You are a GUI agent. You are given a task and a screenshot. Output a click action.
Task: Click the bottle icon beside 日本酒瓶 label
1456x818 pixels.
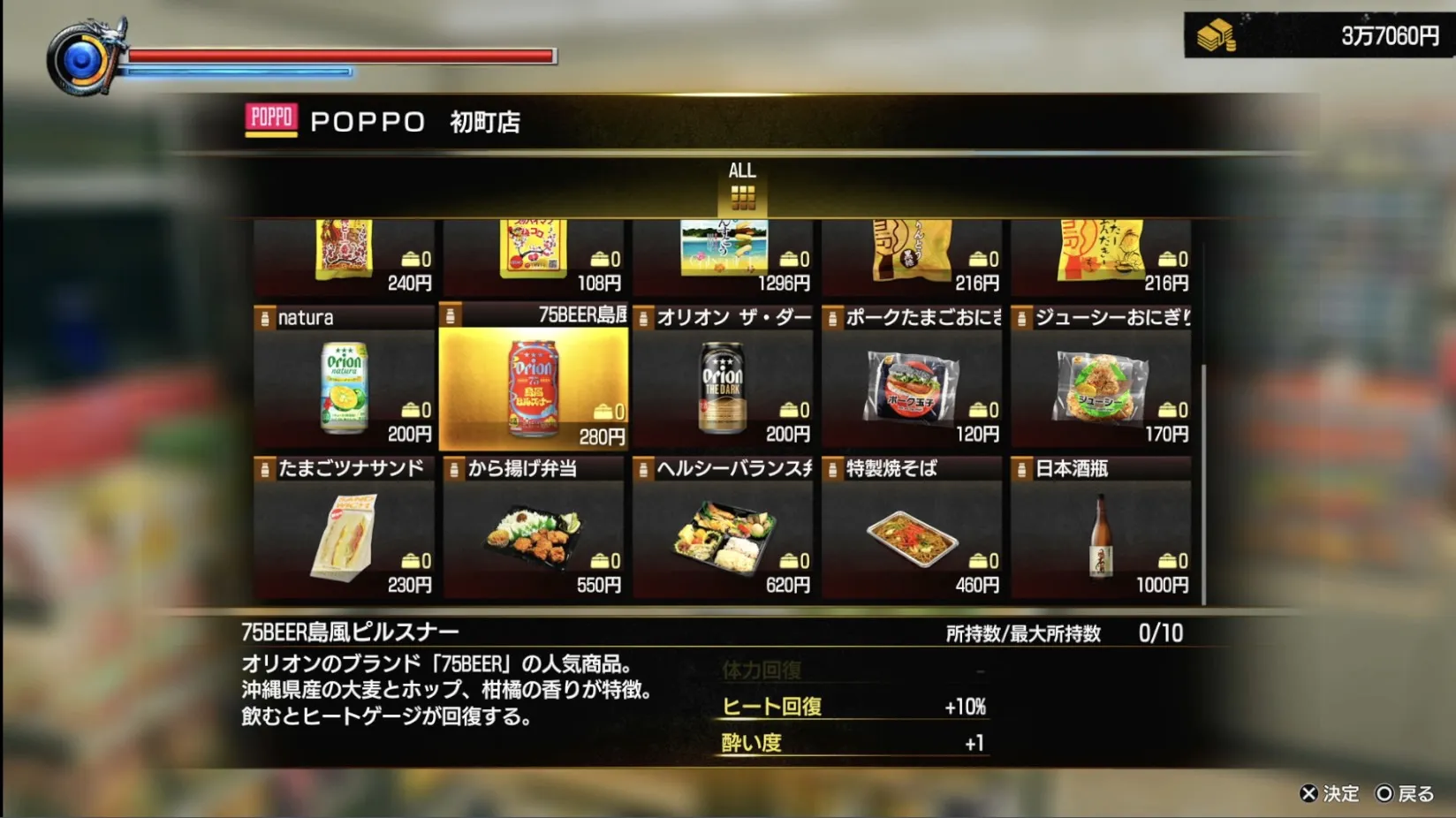coord(1024,469)
